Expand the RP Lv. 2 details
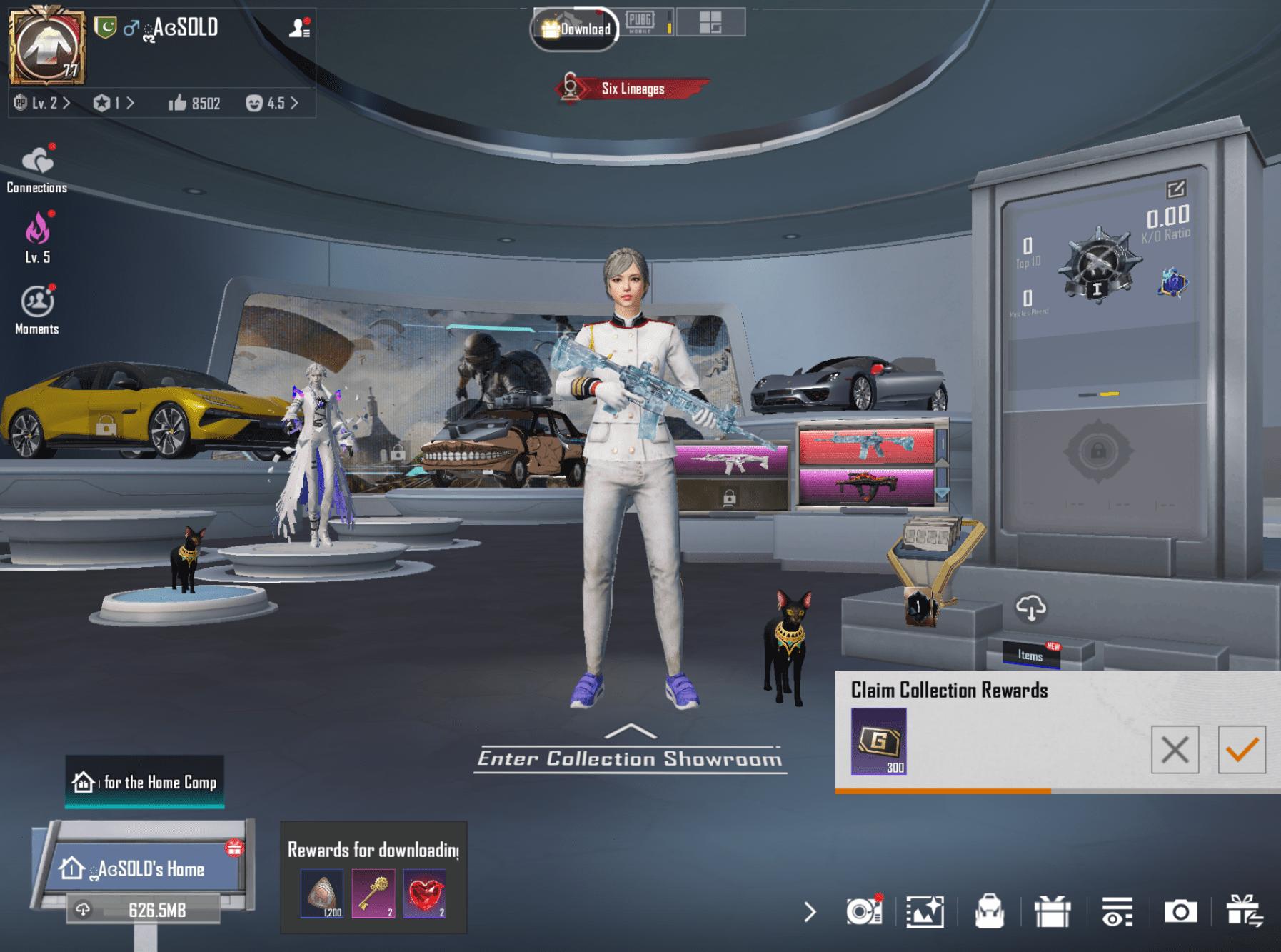 [x=43, y=104]
